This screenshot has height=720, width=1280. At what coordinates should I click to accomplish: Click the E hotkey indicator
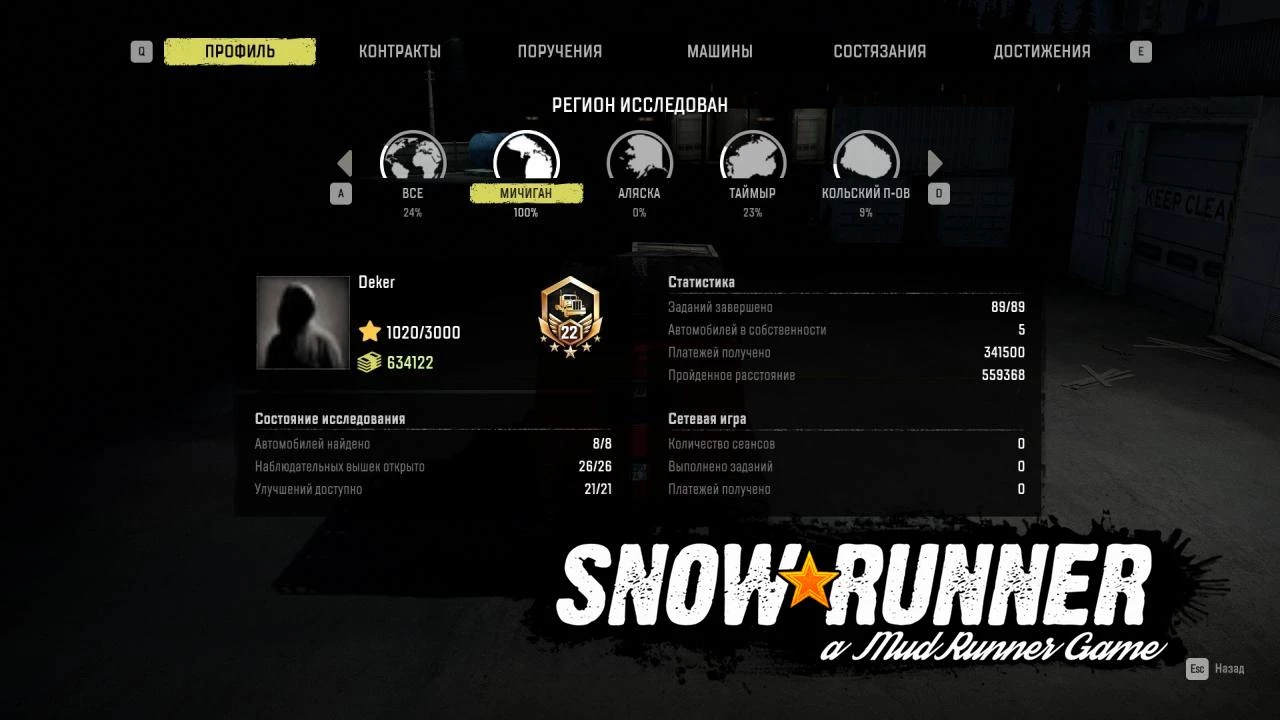(1140, 51)
